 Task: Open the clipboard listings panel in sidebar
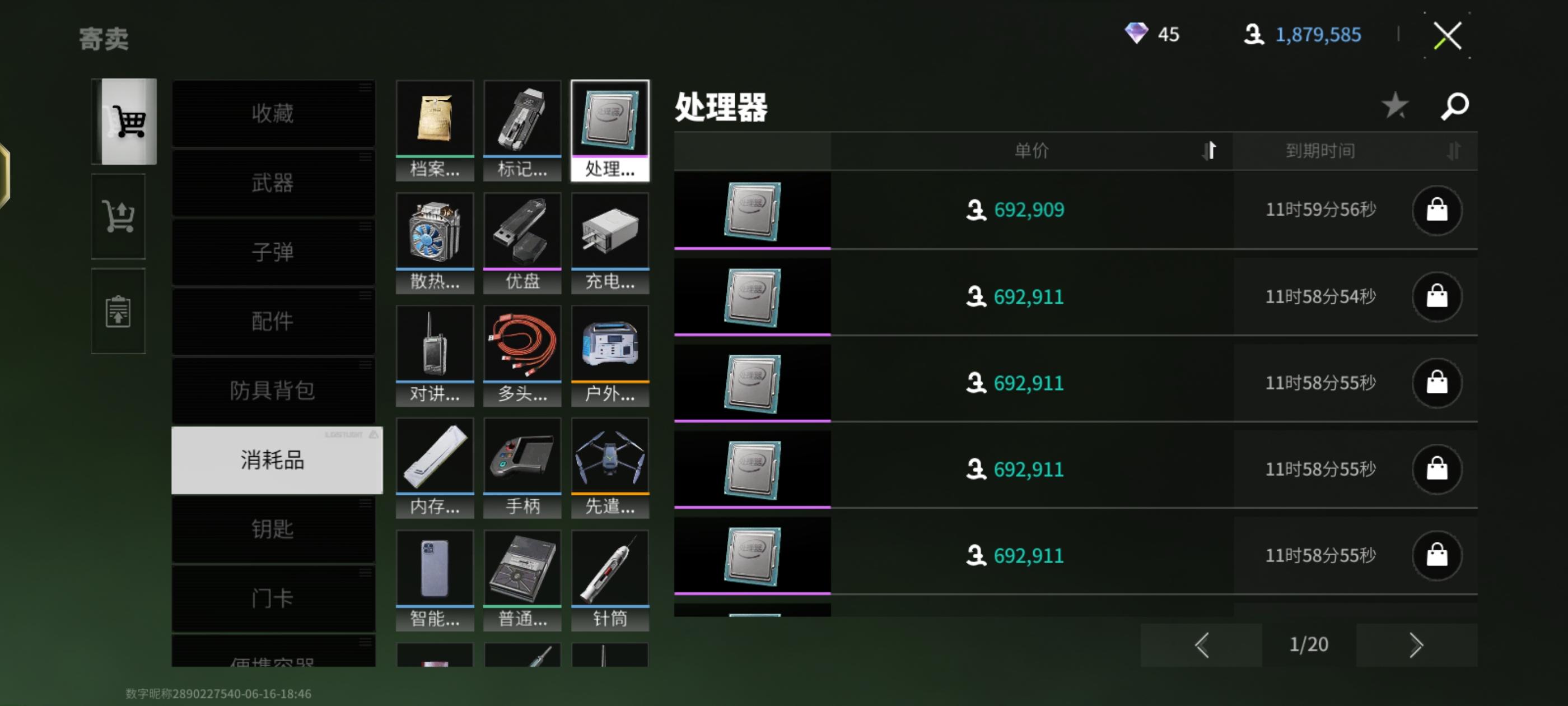[118, 310]
